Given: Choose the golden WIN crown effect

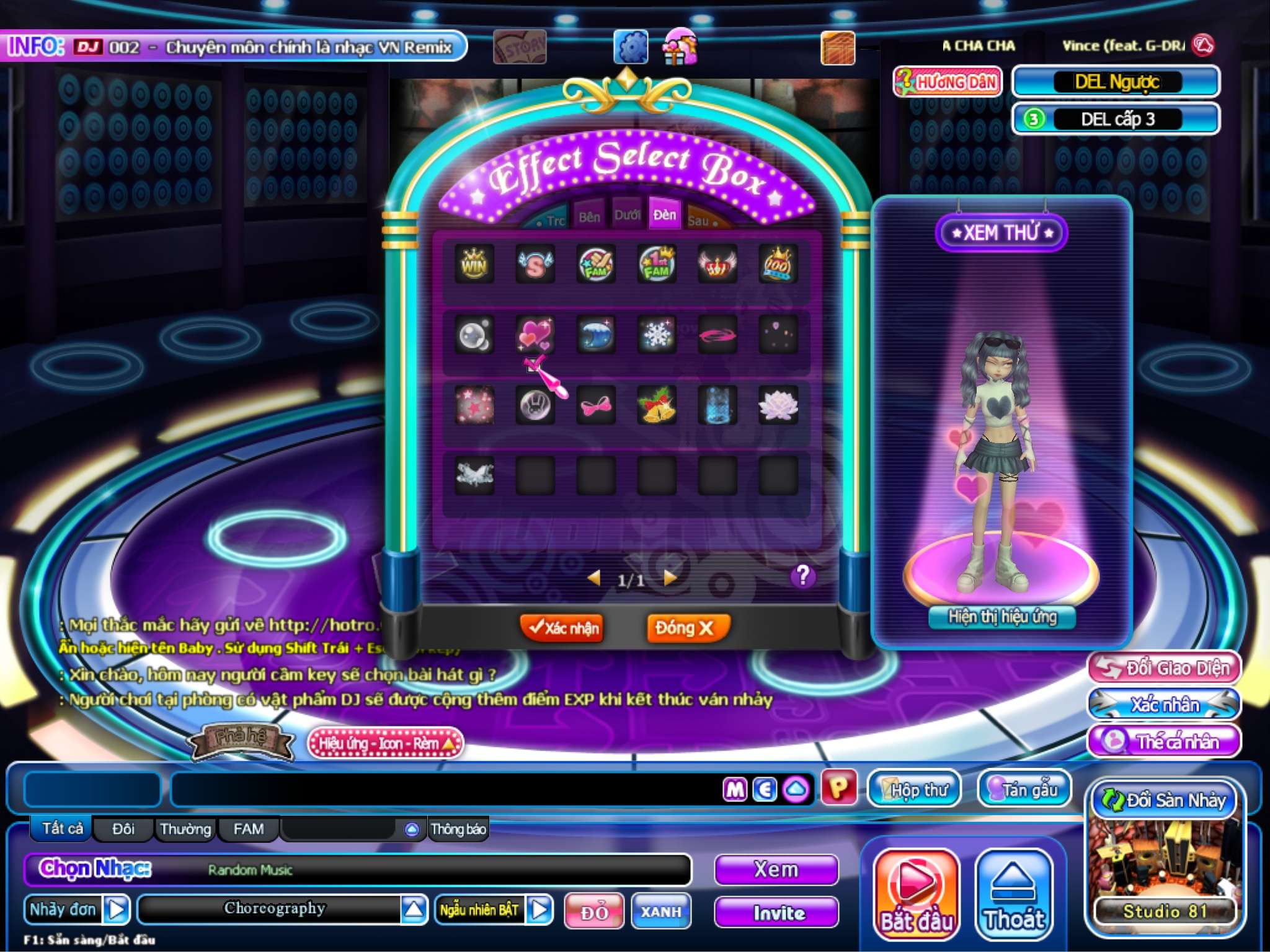Looking at the screenshot, I should 474,265.
